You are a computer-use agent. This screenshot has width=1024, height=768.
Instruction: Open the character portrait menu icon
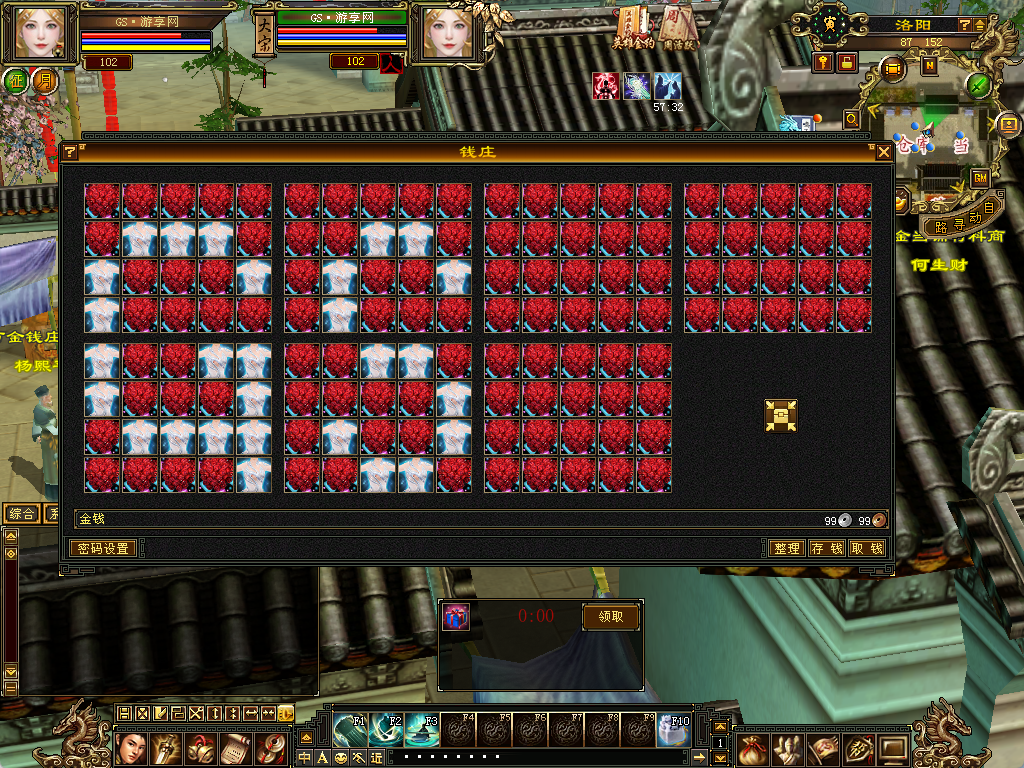132,748
